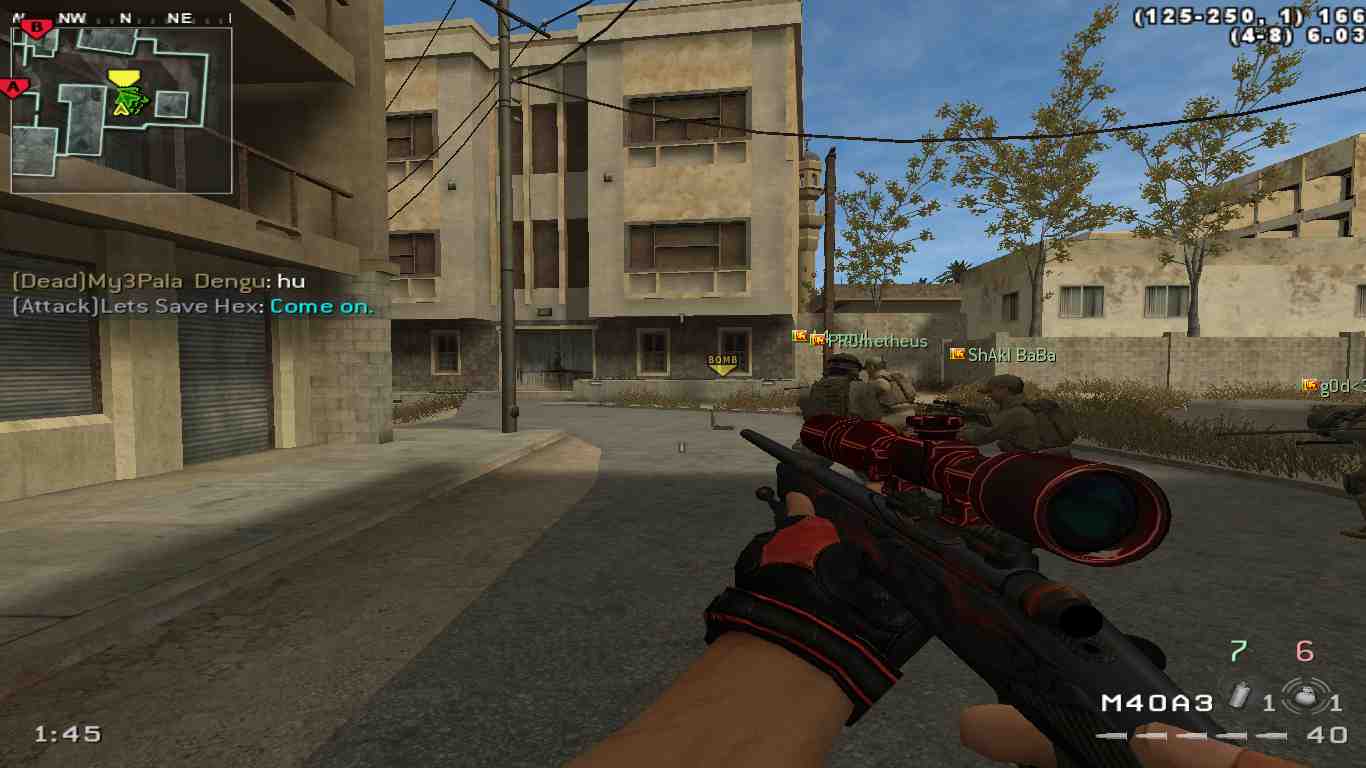The width and height of the screenshot is (1366, 768).
Task: Click the M40A3 weapon label
Action: (x=1156, y=703)
